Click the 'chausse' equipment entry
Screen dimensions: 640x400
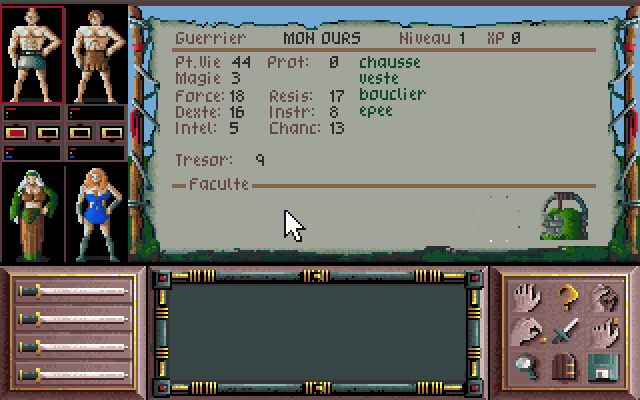point(390,63)
